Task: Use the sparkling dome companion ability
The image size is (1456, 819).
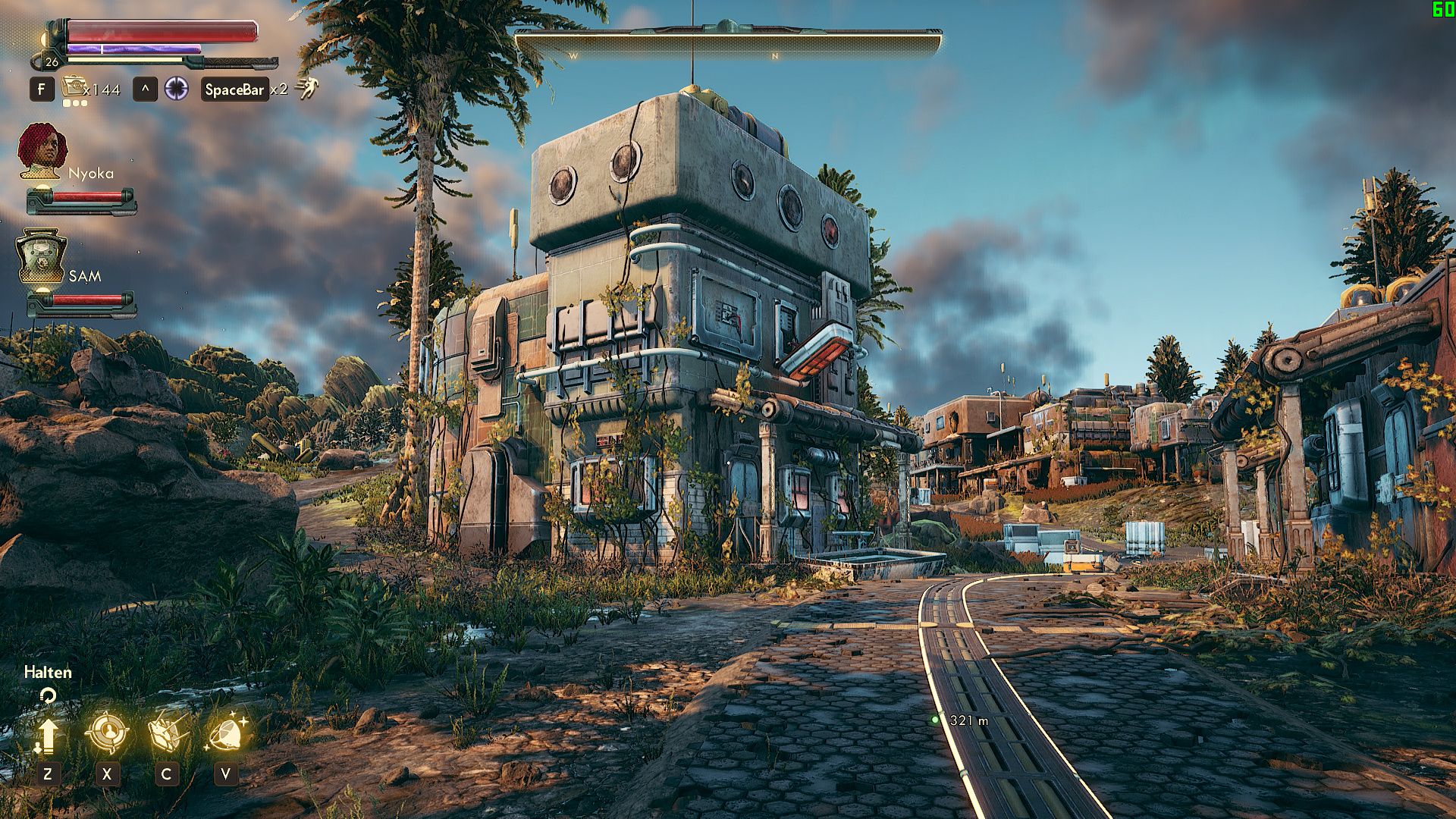Action: click(x=225, y=733)
